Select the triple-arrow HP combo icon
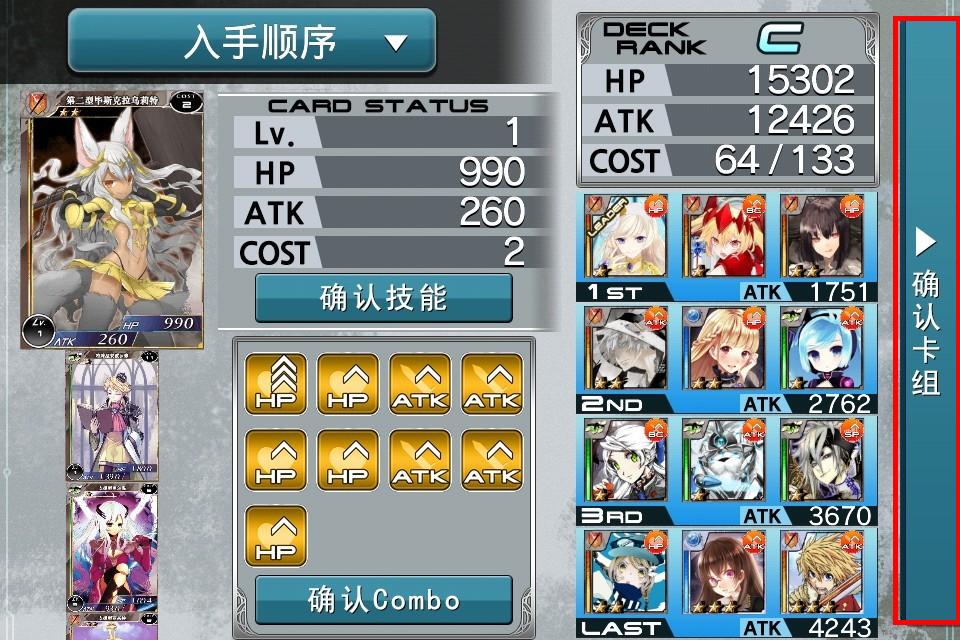This screenshot has height=640, width=960. point(275,384)
